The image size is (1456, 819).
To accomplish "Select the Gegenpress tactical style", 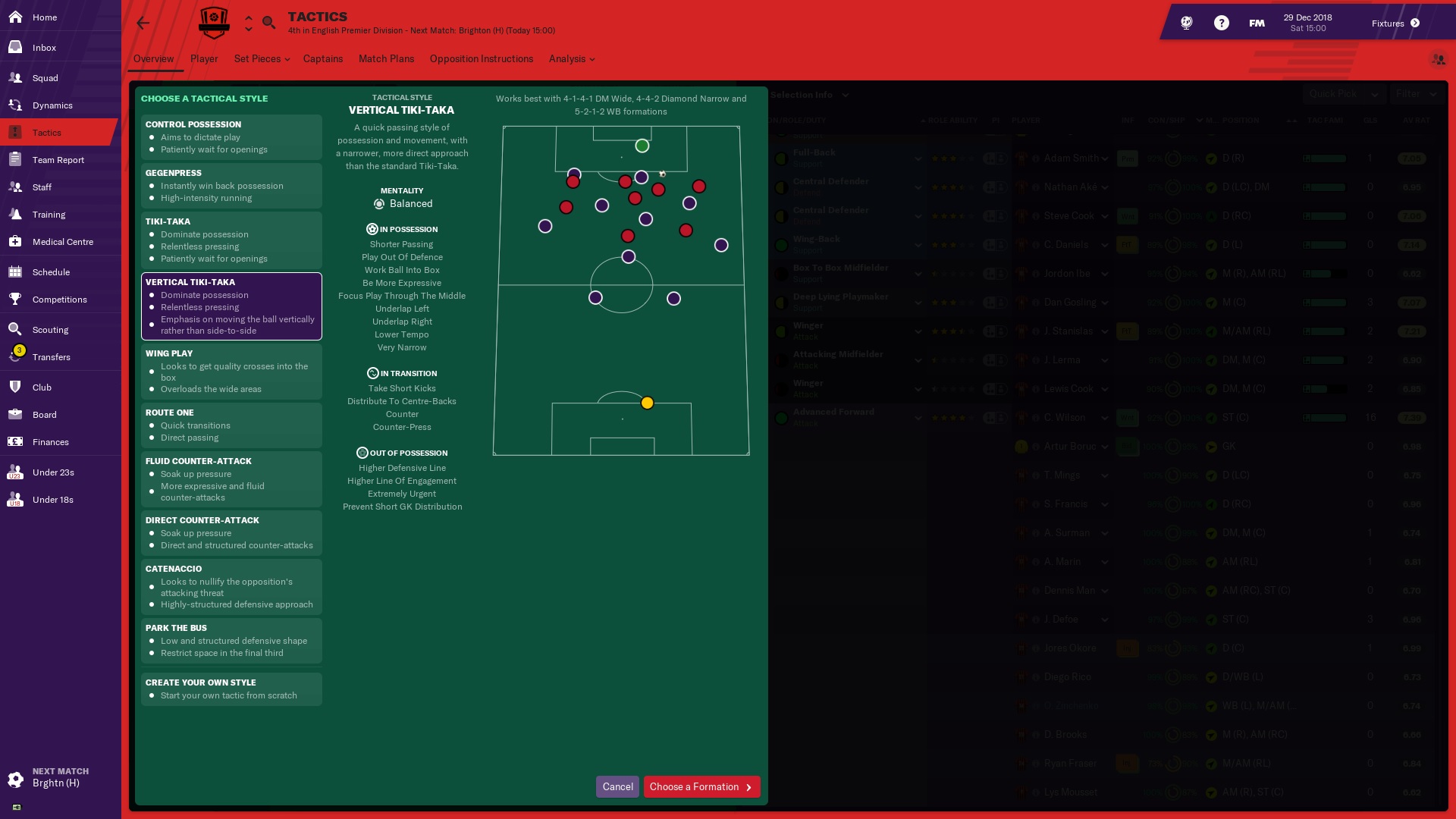I will [231, 186].
